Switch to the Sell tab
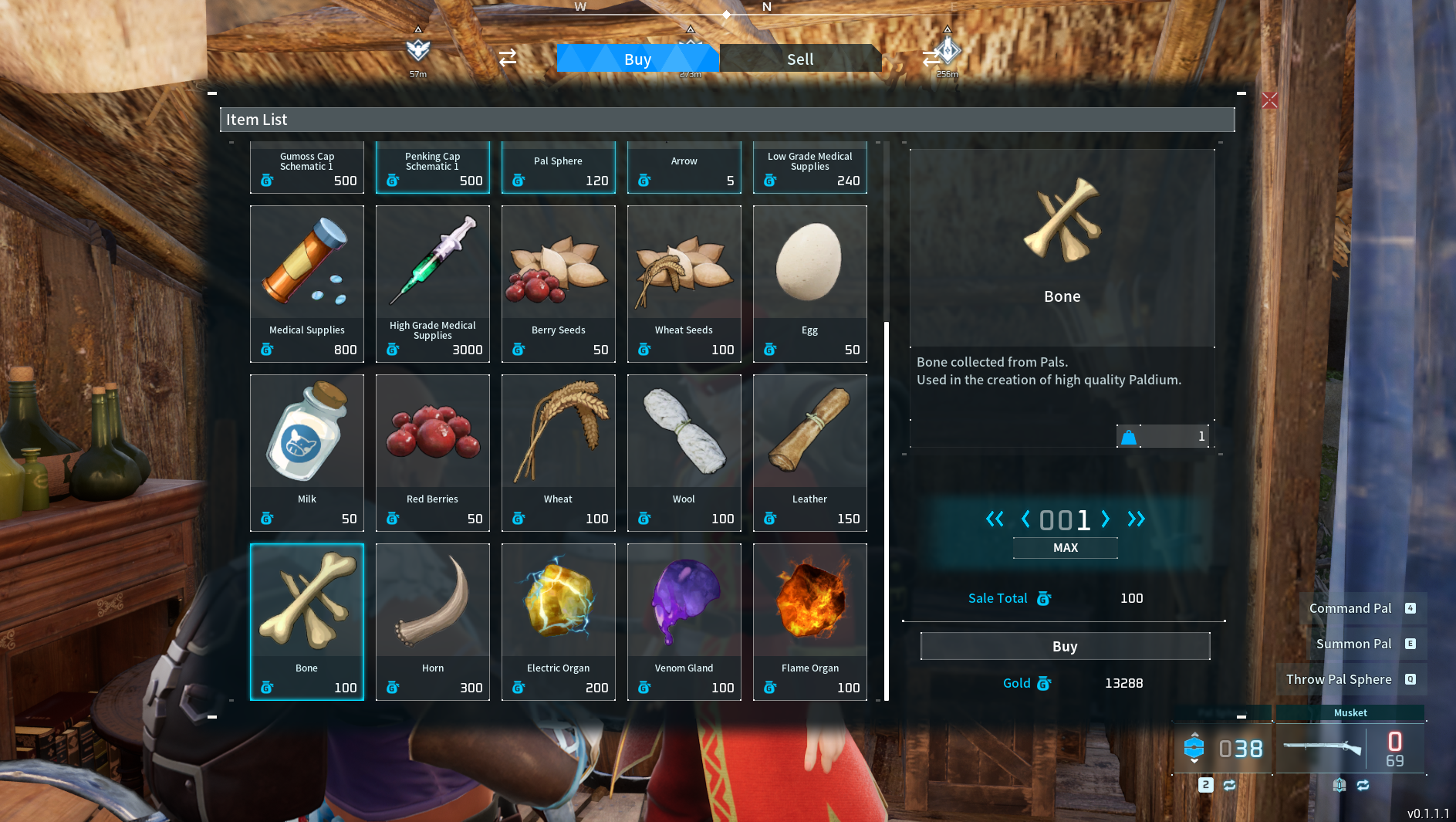 (x=800, y=58)
